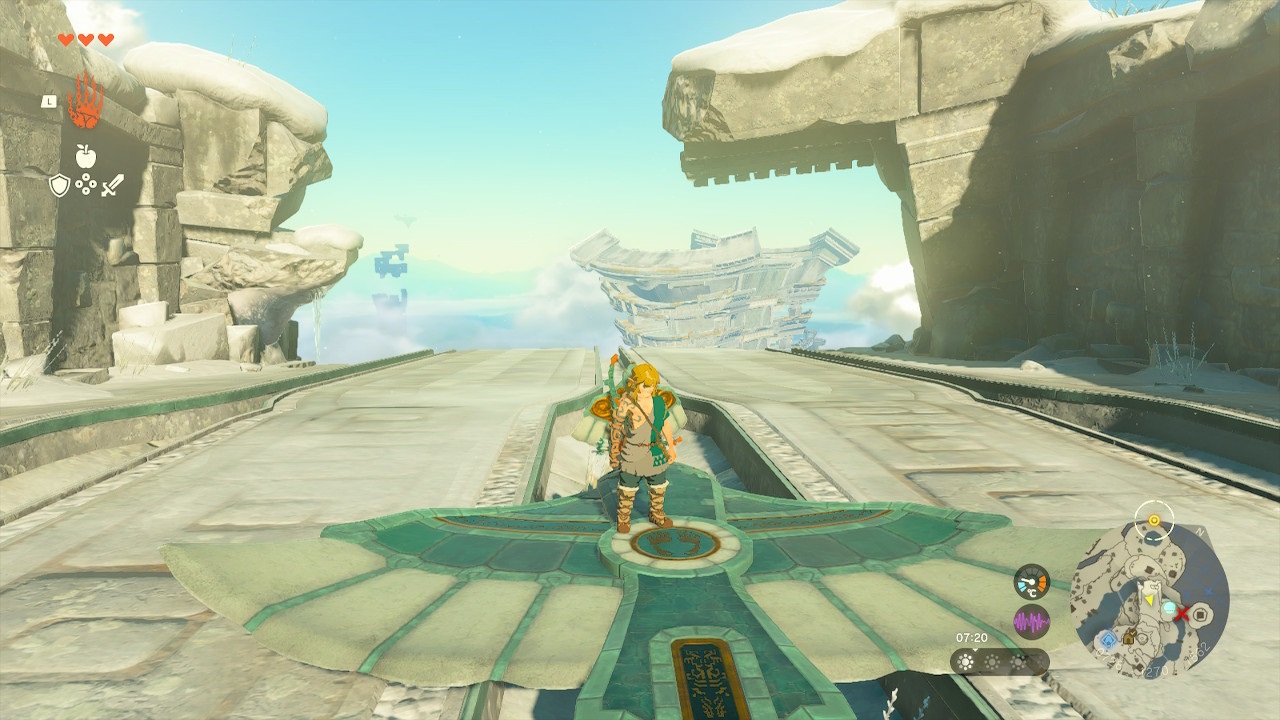The image size is (1280, 720).
Task: Toggle the red X destination marker
Action: (x=1182, y=615)
